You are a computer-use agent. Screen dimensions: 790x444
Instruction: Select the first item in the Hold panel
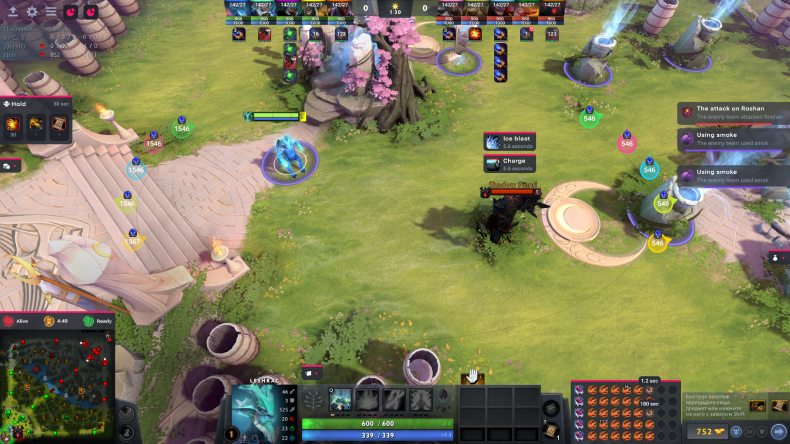15,123
